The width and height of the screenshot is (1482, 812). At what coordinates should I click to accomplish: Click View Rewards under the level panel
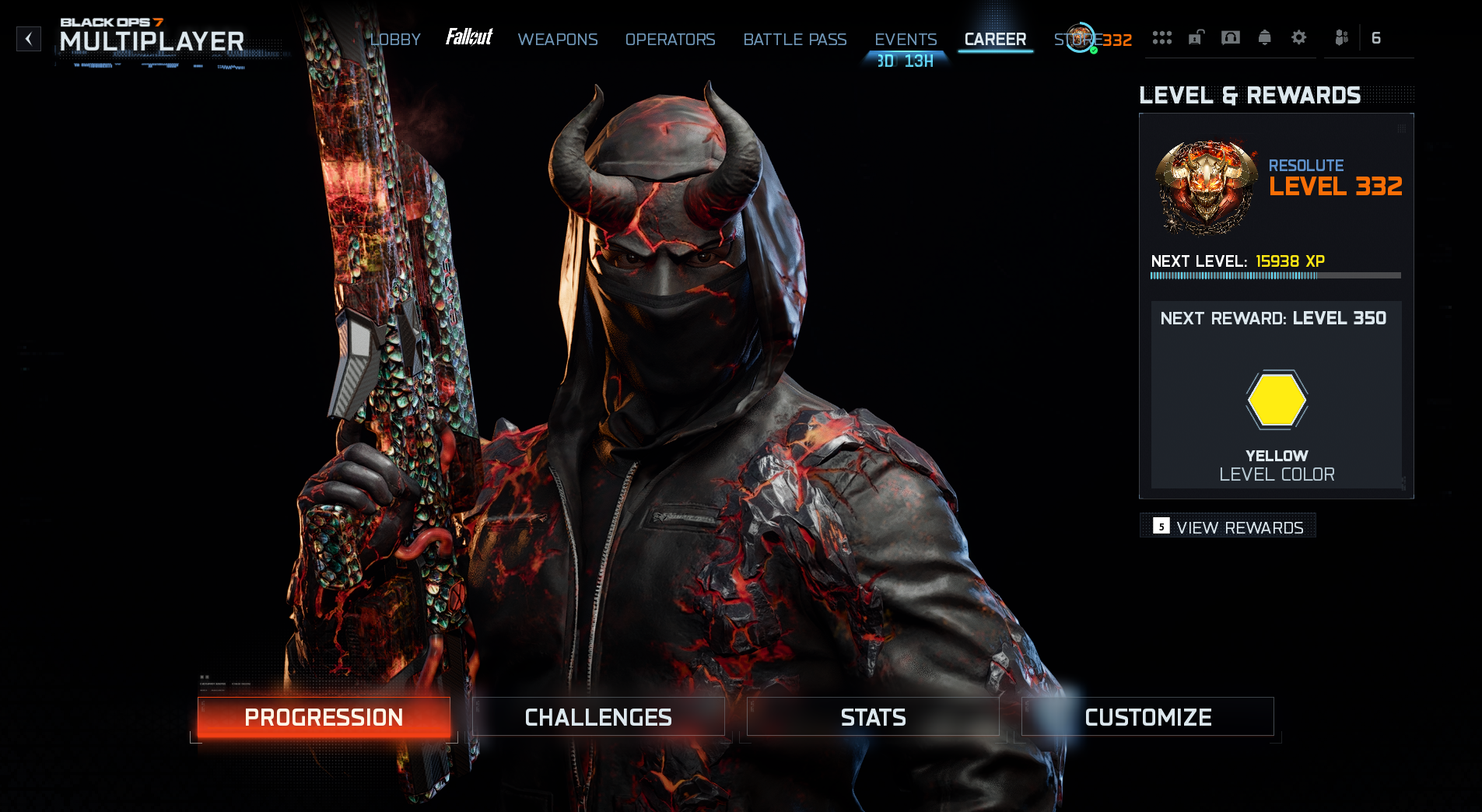click(1228, 527)
